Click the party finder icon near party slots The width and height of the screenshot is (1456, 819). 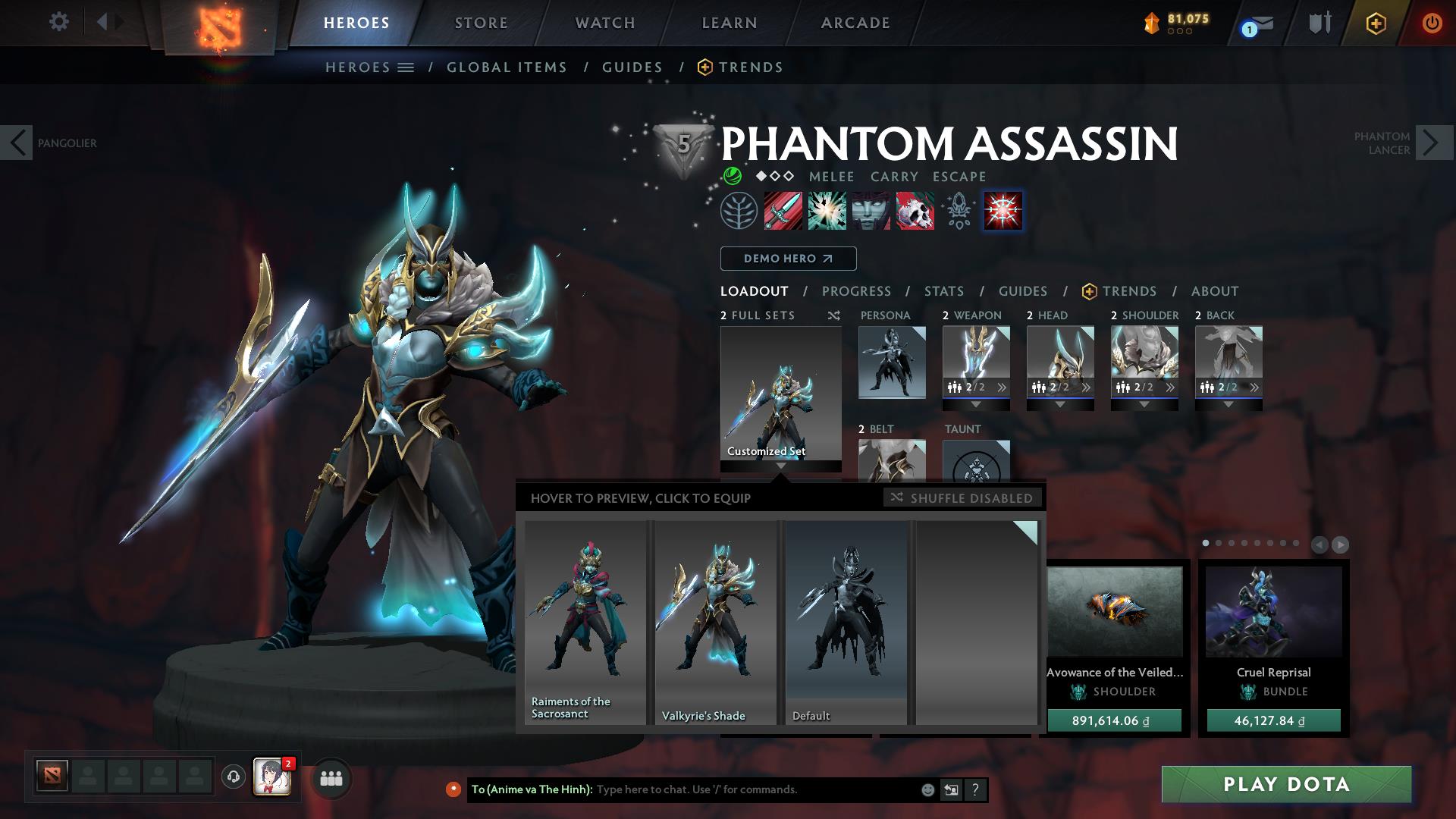coord(331,777)
